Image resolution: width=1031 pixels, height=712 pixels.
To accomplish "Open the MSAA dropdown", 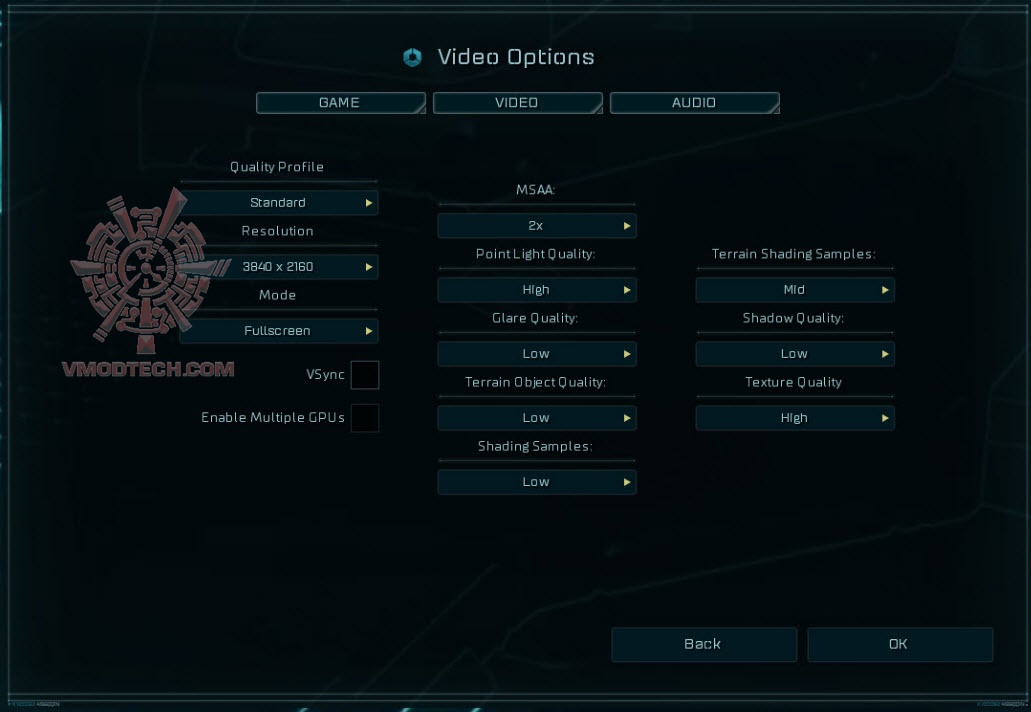I will (537, 226).
